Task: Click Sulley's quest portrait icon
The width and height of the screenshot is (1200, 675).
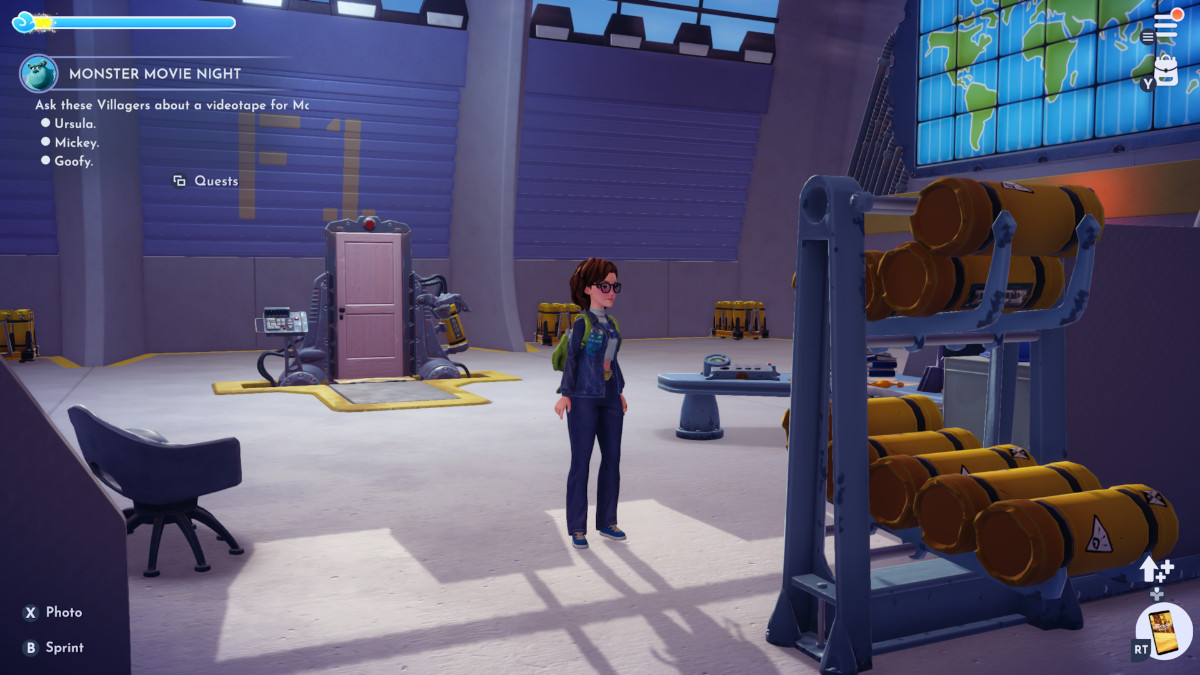Action: (38, 73)
